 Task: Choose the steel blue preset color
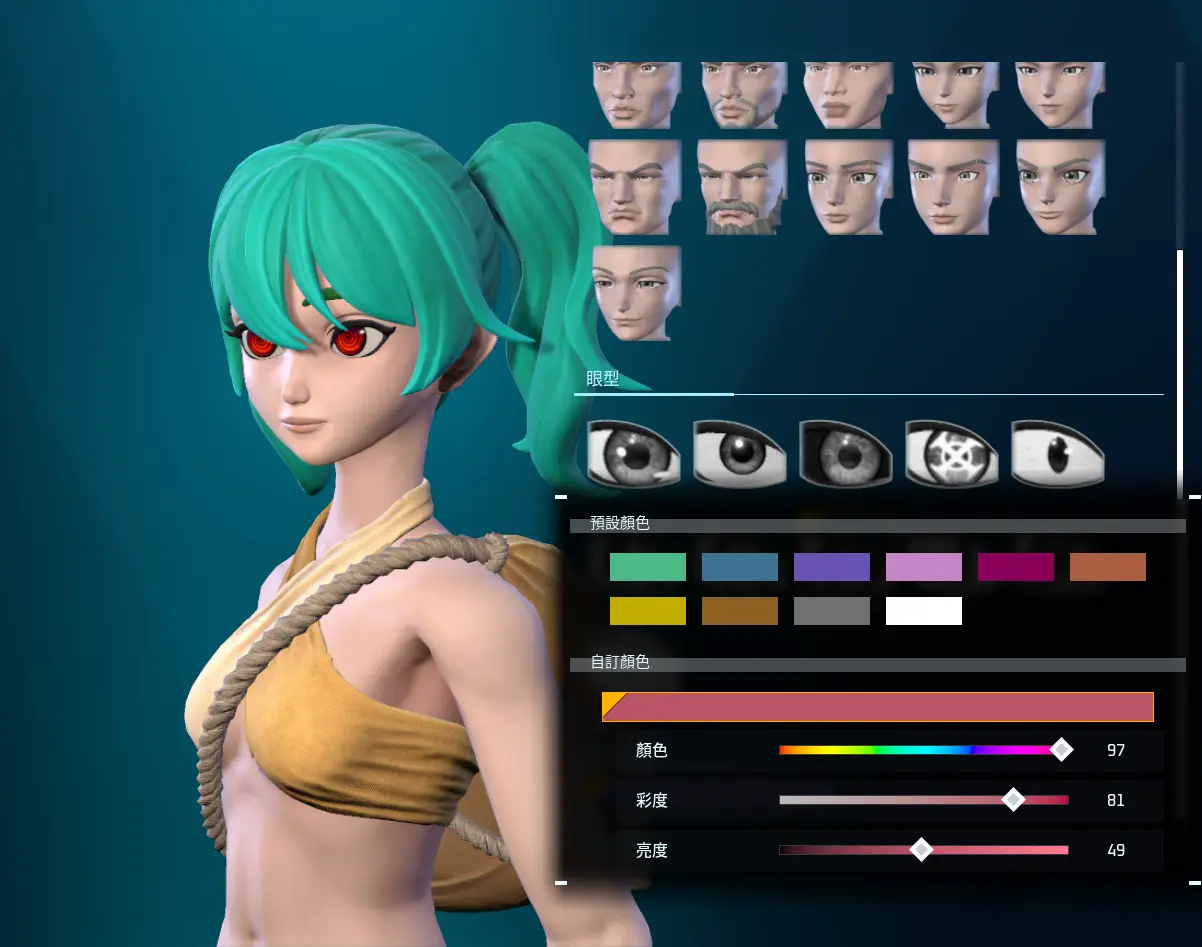[x=739, y=567]
